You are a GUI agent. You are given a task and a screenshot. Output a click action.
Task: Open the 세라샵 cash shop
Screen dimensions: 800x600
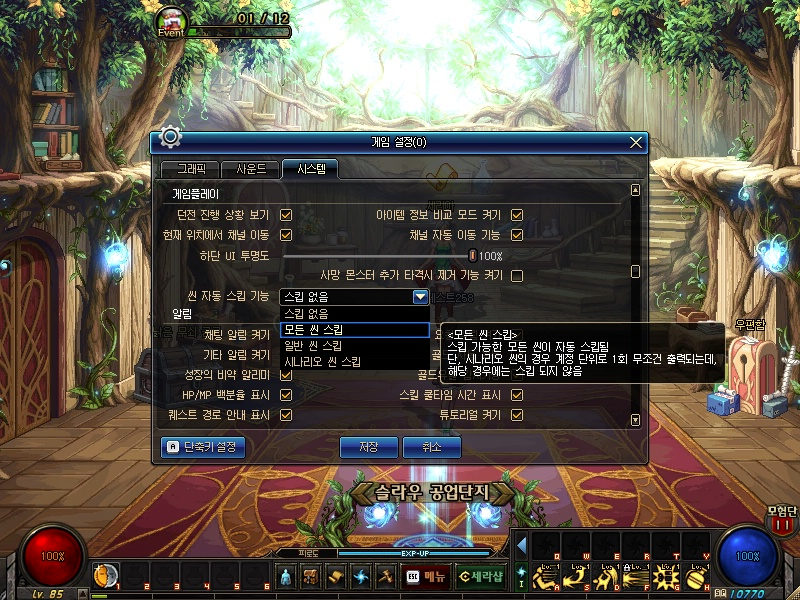(481, 577)
